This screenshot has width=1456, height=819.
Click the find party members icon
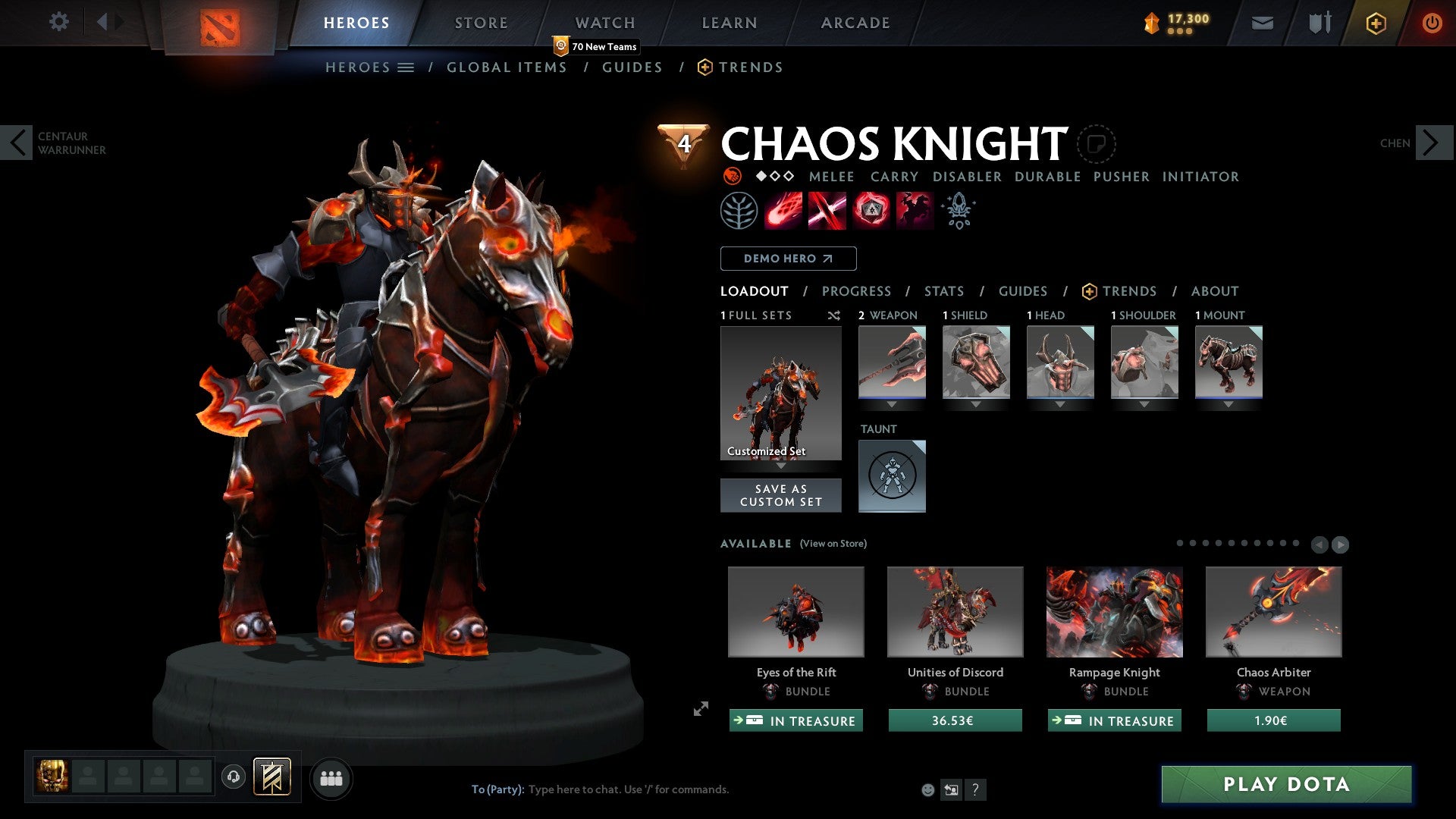(331, 777)
